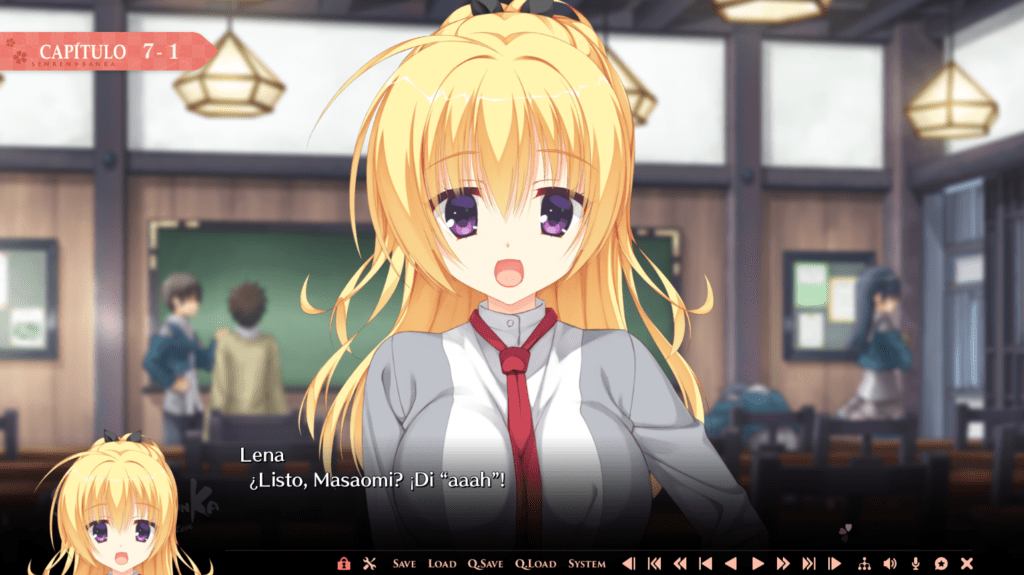Go back using the single left arrow

tap(731, 564)
